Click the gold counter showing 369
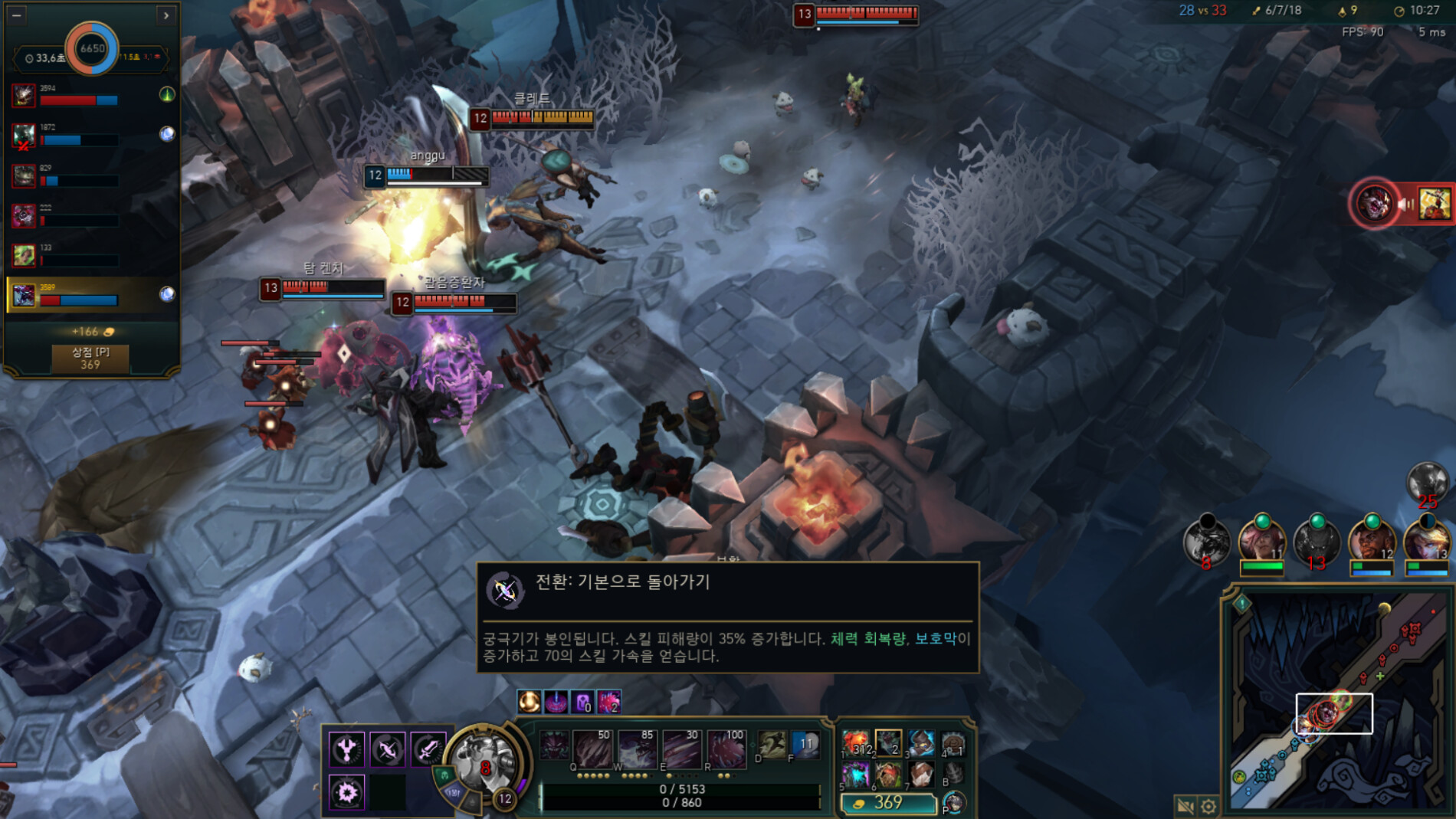 889,805
